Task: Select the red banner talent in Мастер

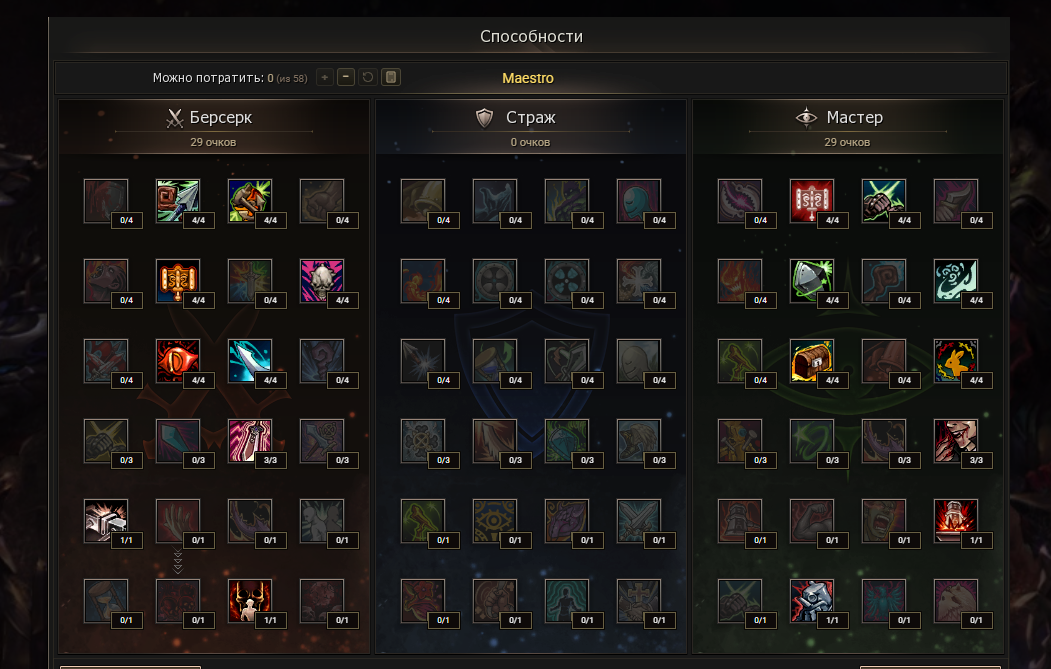Action: pos(812,200)
